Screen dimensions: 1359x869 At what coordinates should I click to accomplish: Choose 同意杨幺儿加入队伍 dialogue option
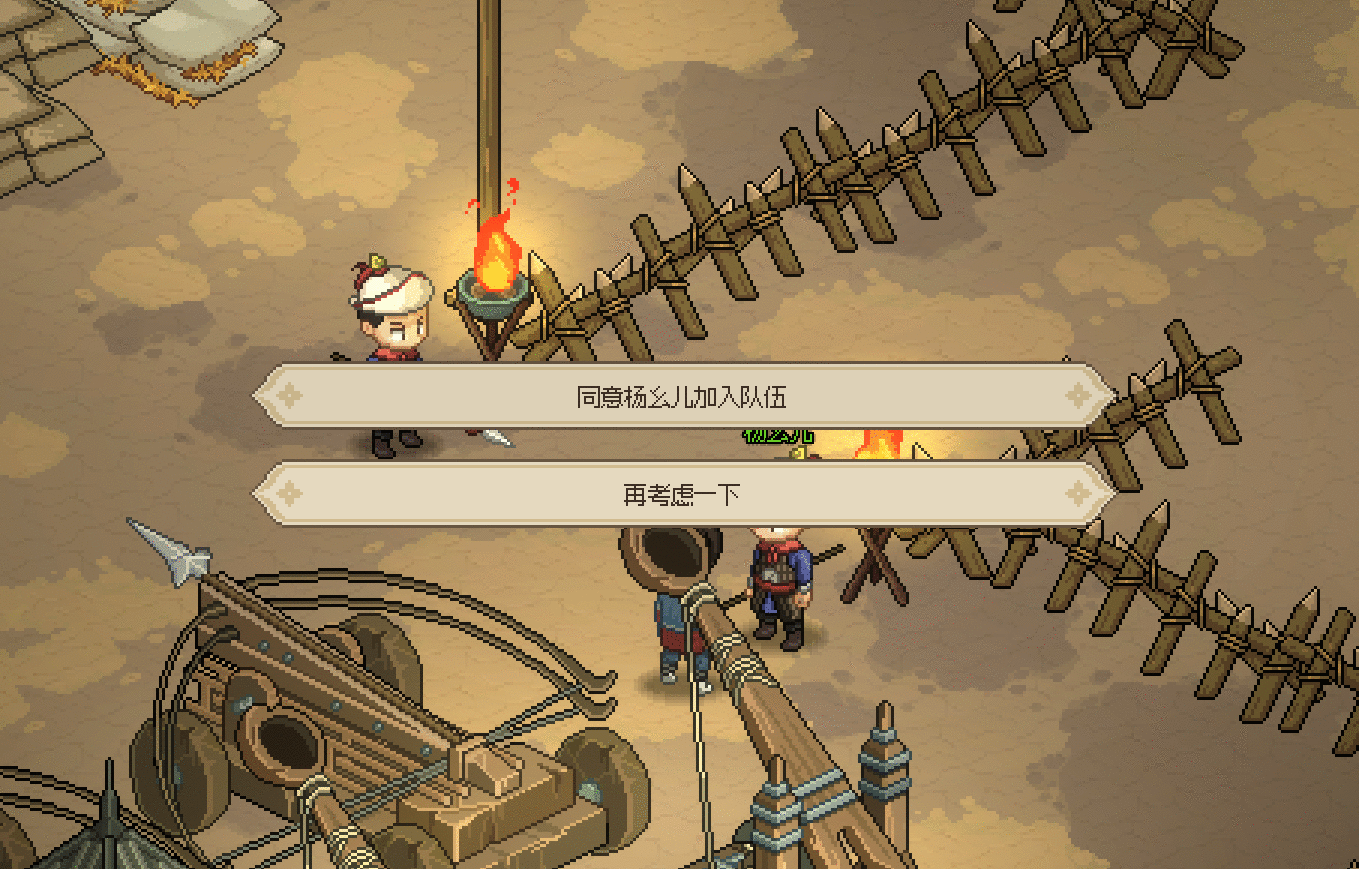[x=682, y=397]
